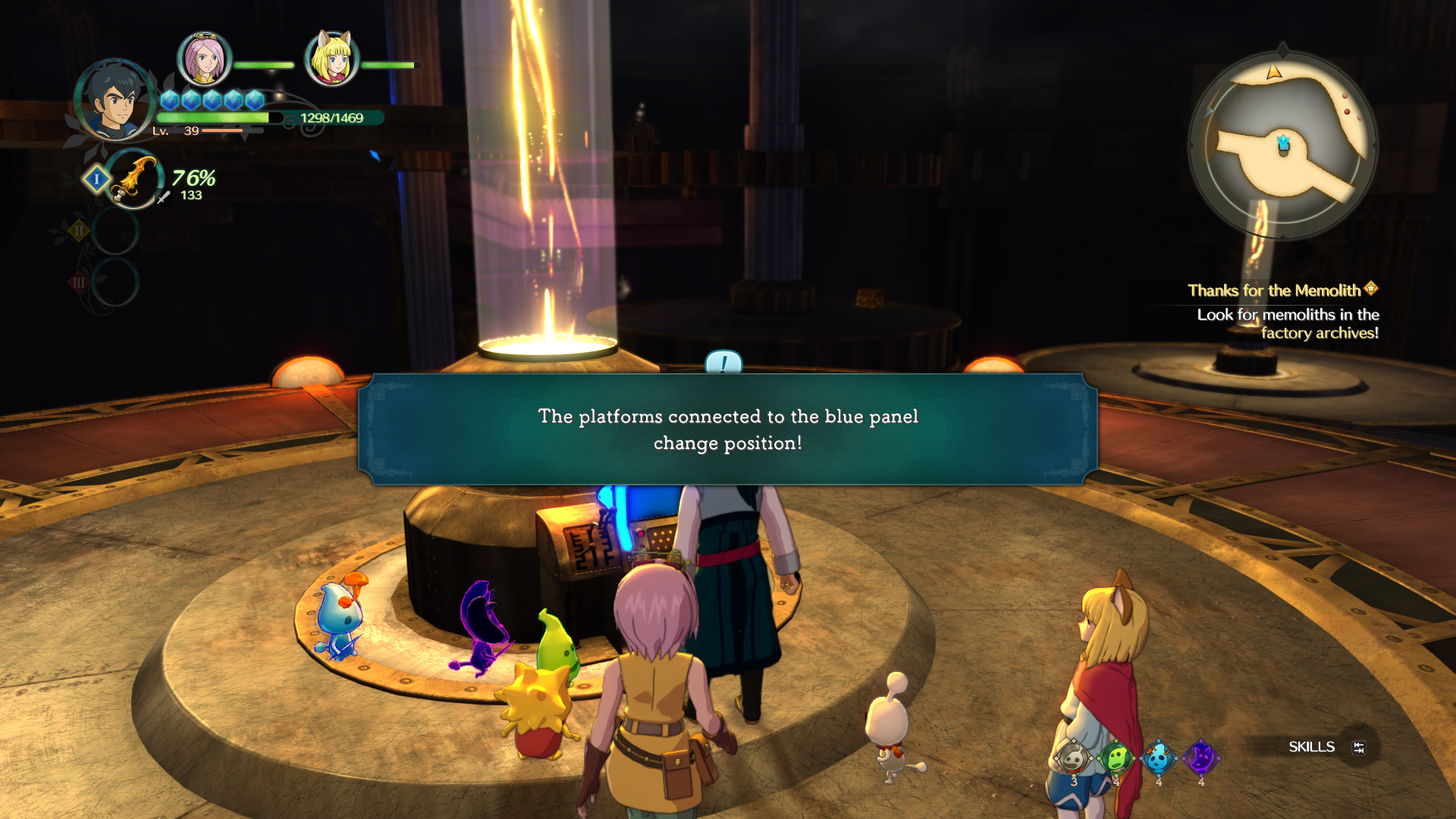The height and width of the screenshot is (819, 1456).
Task: Switch to the blonde cat-eared party member portrait
Action: (x=331, y=59)
